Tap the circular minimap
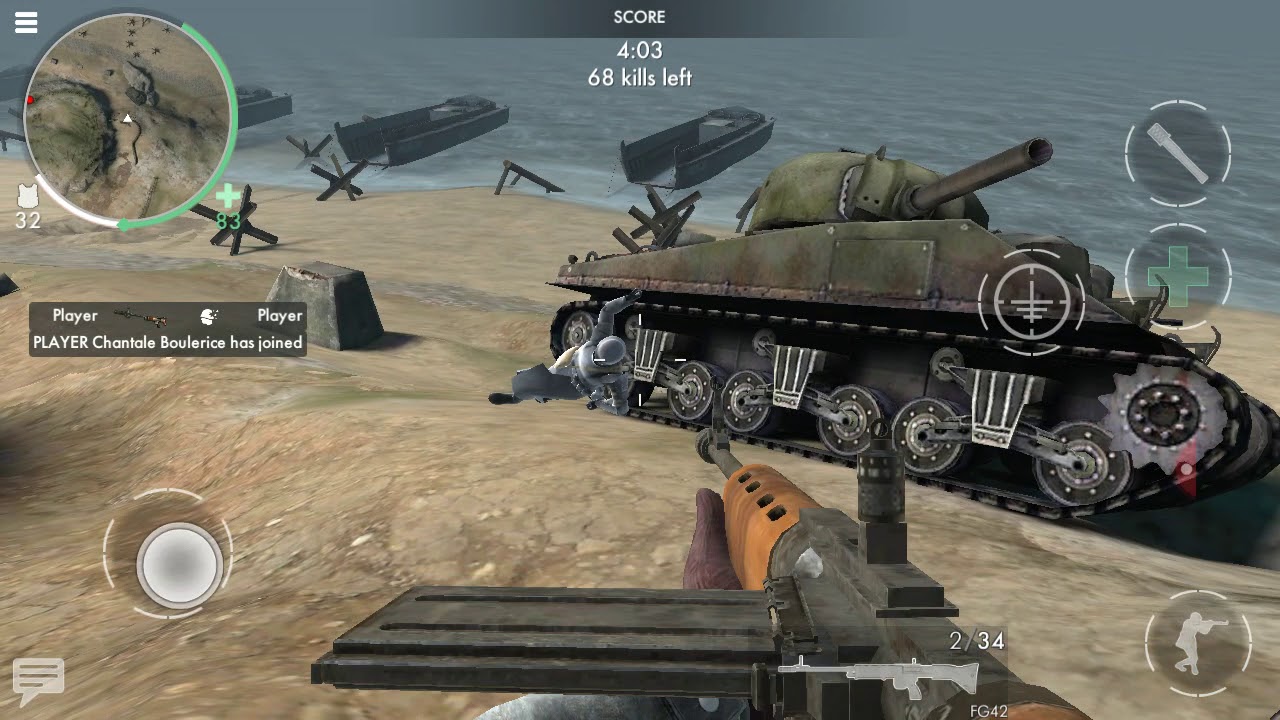The height and width of the screenshot is (720, 1280). (x=128, y=120)
